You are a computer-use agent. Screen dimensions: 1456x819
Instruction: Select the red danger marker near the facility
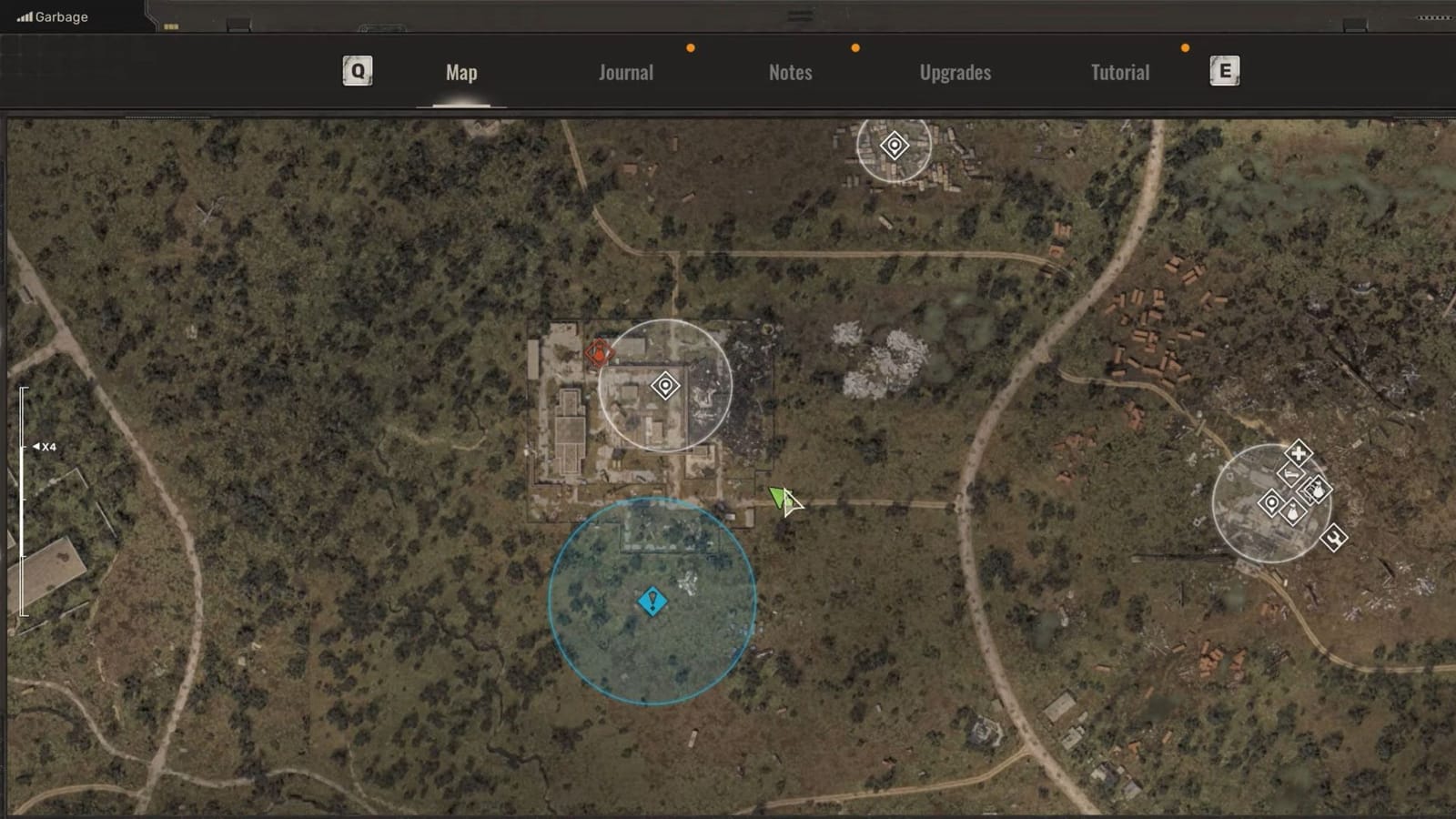598,353
